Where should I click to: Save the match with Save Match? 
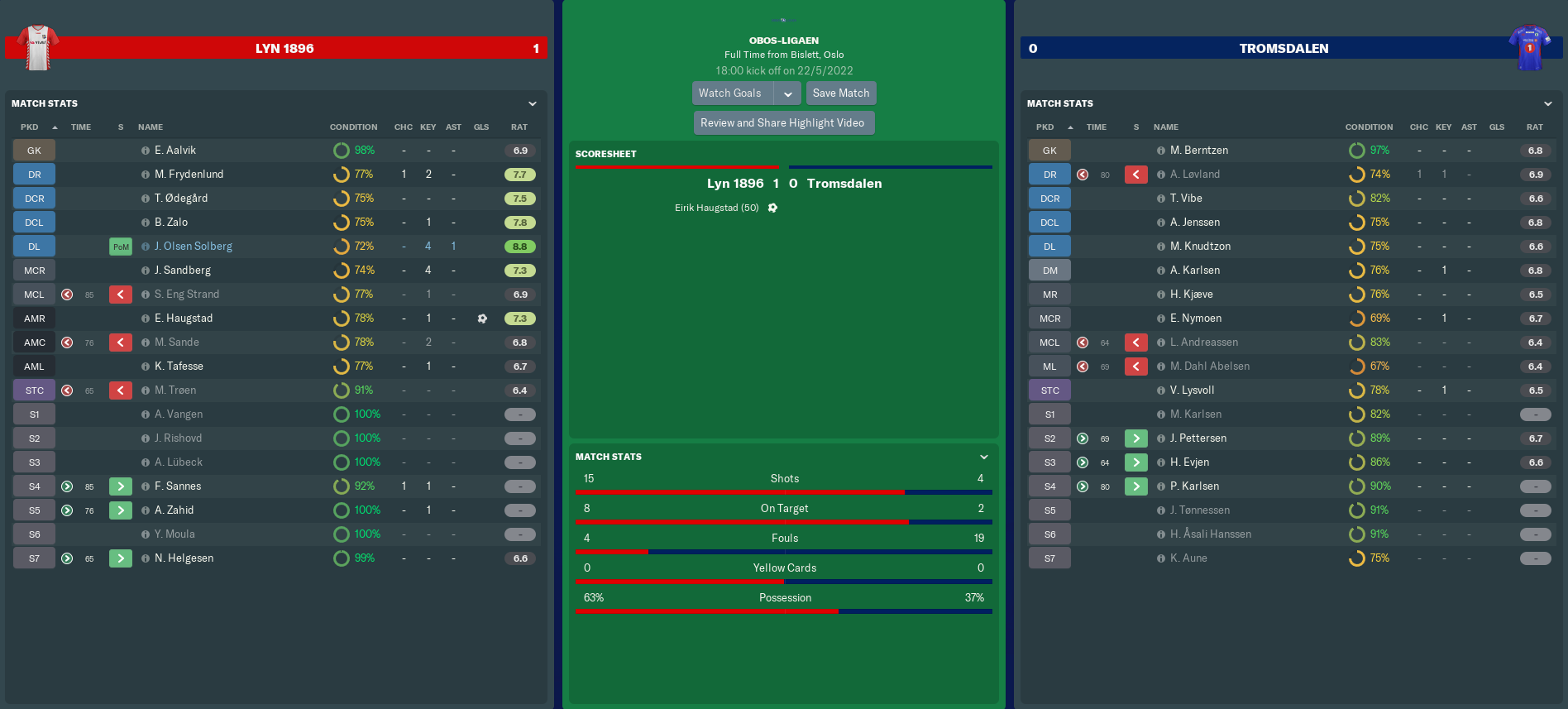(x=840, y=93)
